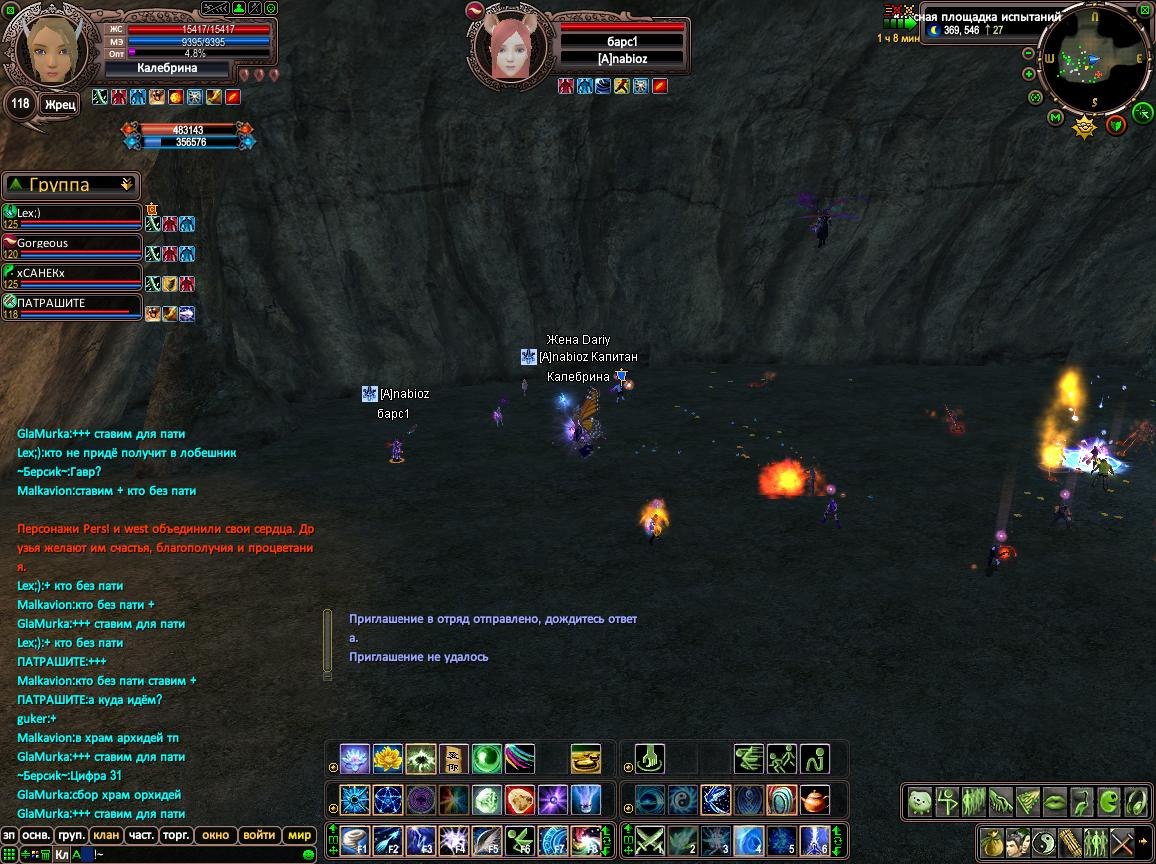
Task: Activate the blue pentagram skill
Action: (387, 799)
